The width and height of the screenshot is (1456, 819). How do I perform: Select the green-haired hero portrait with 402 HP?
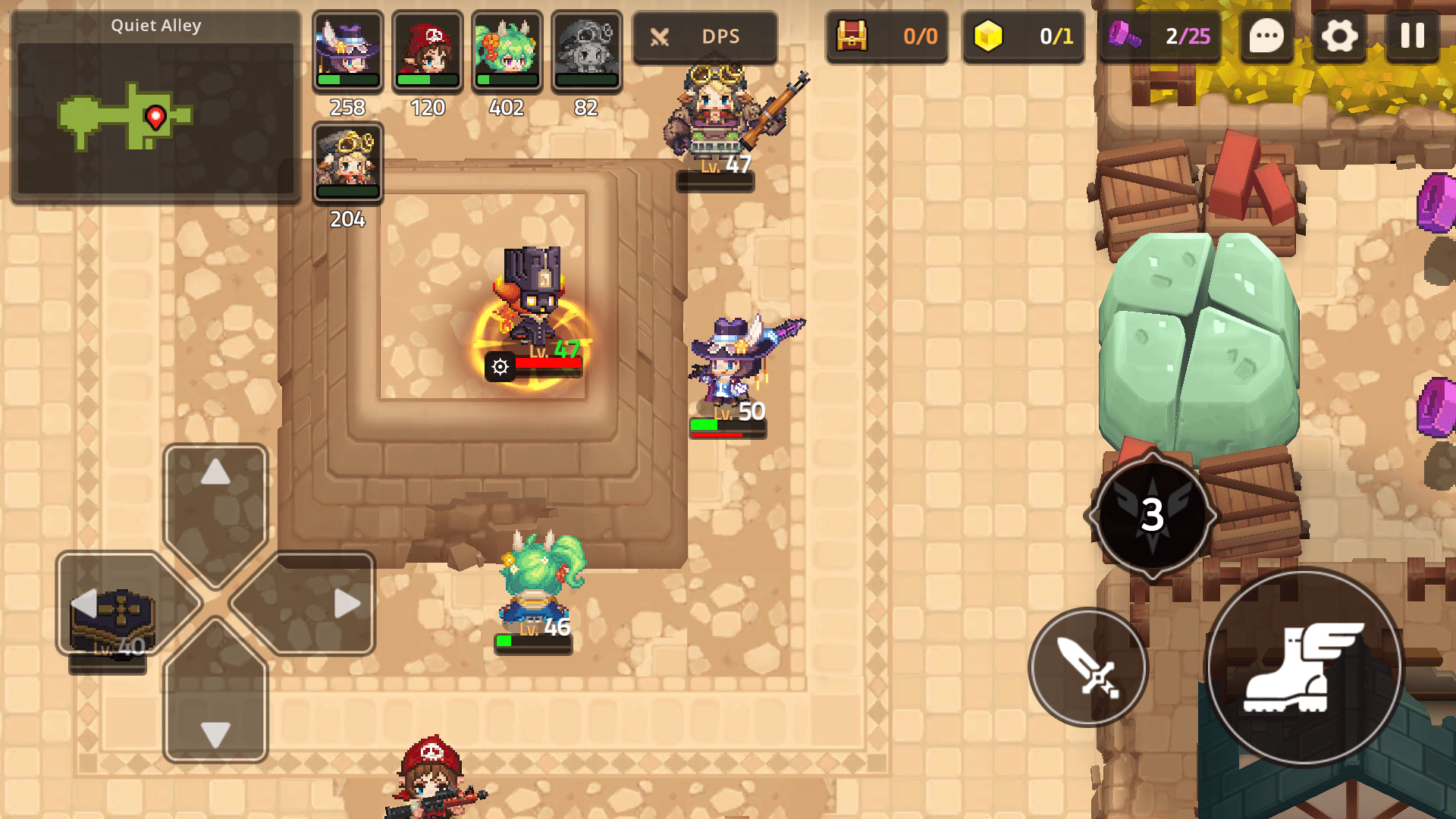coord(506,50)
